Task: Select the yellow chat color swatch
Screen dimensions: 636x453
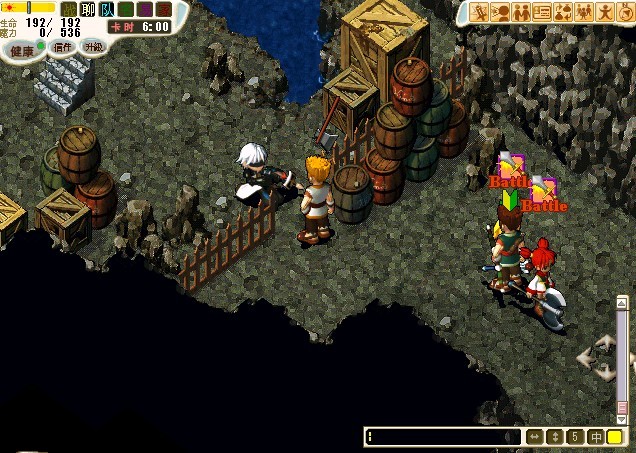Action: coord(615,437)
